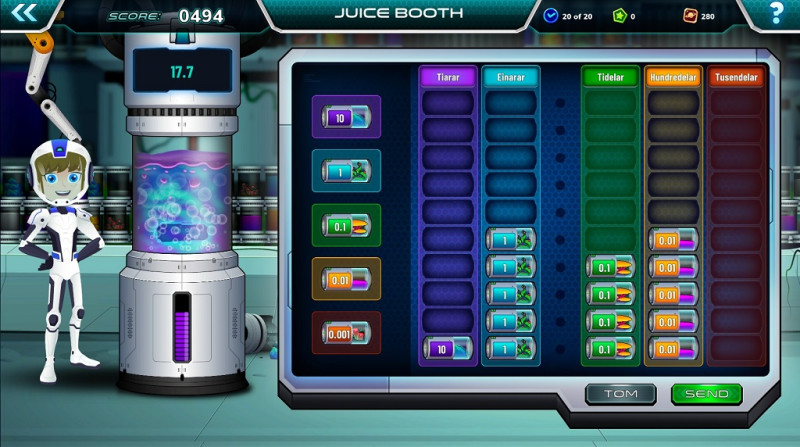Open help with the question mark
This screenshot has width=800, height=447.
pos(776,14)
